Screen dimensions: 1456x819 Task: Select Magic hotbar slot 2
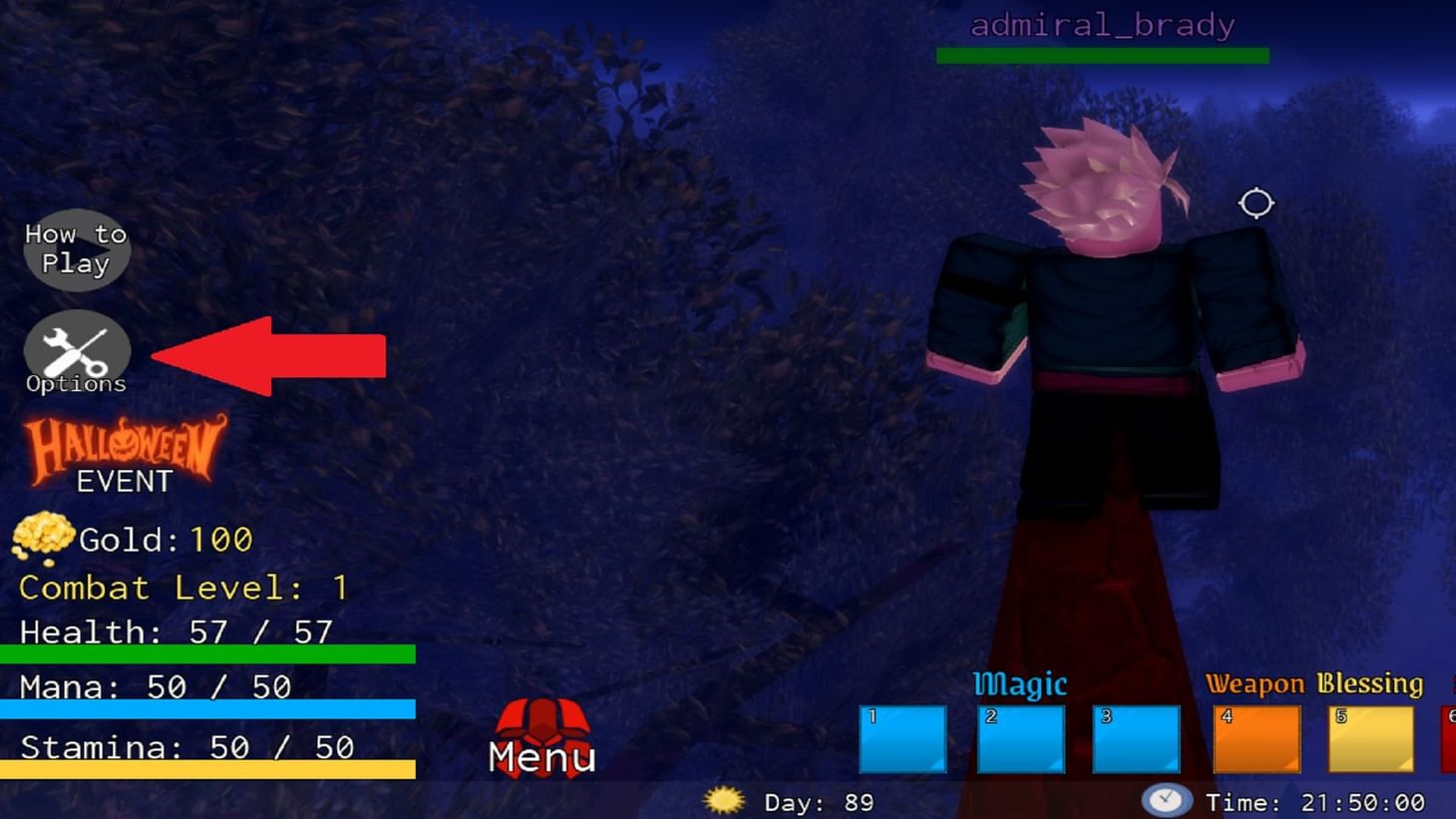[x=1020, y=738]
